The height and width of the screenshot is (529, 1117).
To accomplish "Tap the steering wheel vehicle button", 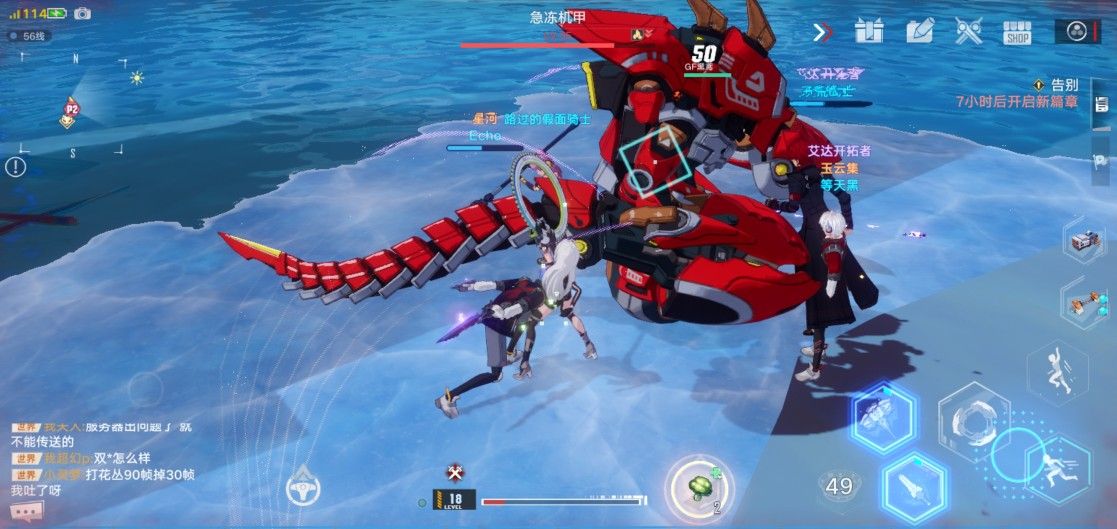I will coord(302,487).
